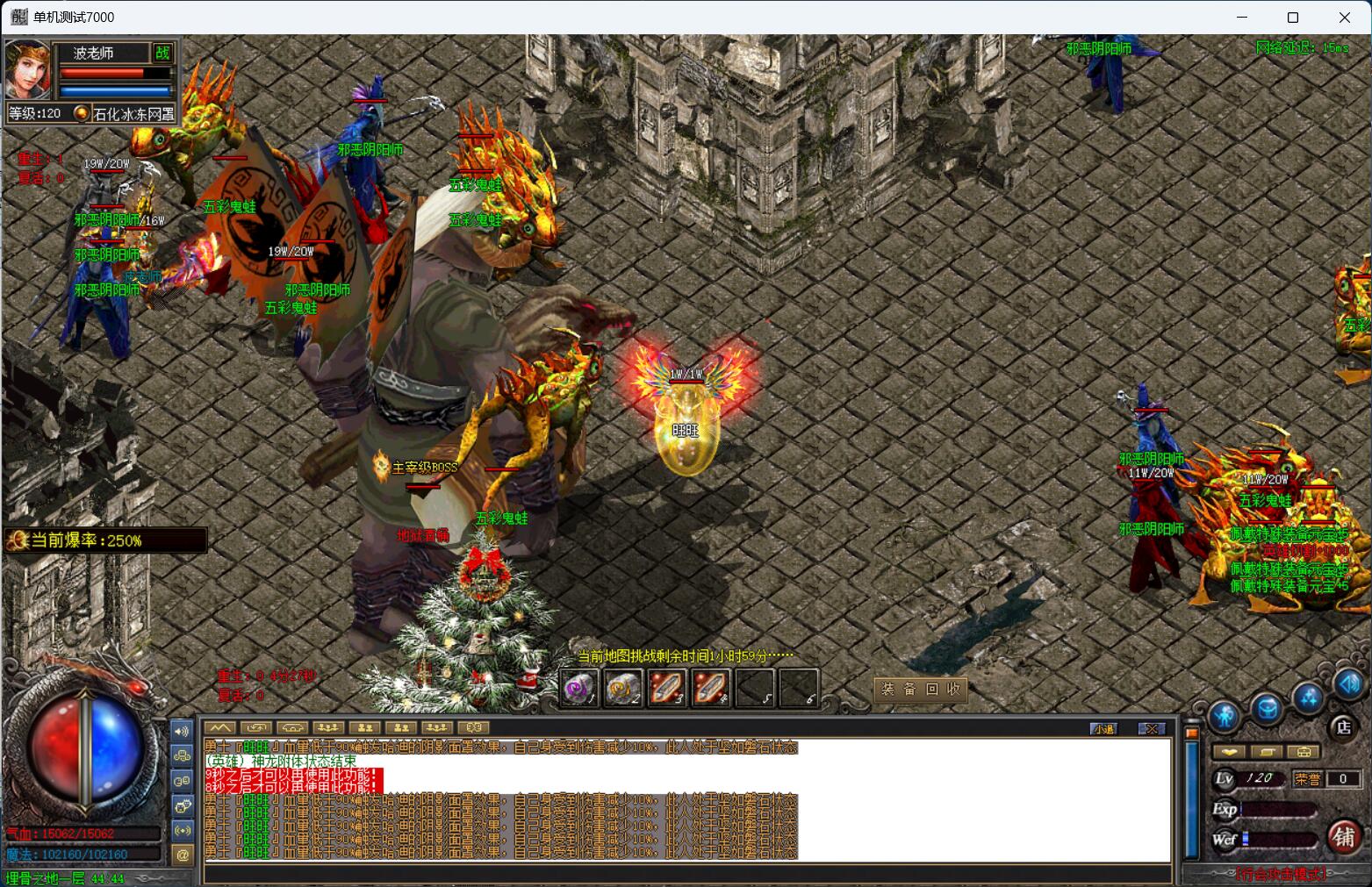The height and width of the screenshot is (887, 1372).
Task: Open the 店 shop button
Action: pos(1343,726)
